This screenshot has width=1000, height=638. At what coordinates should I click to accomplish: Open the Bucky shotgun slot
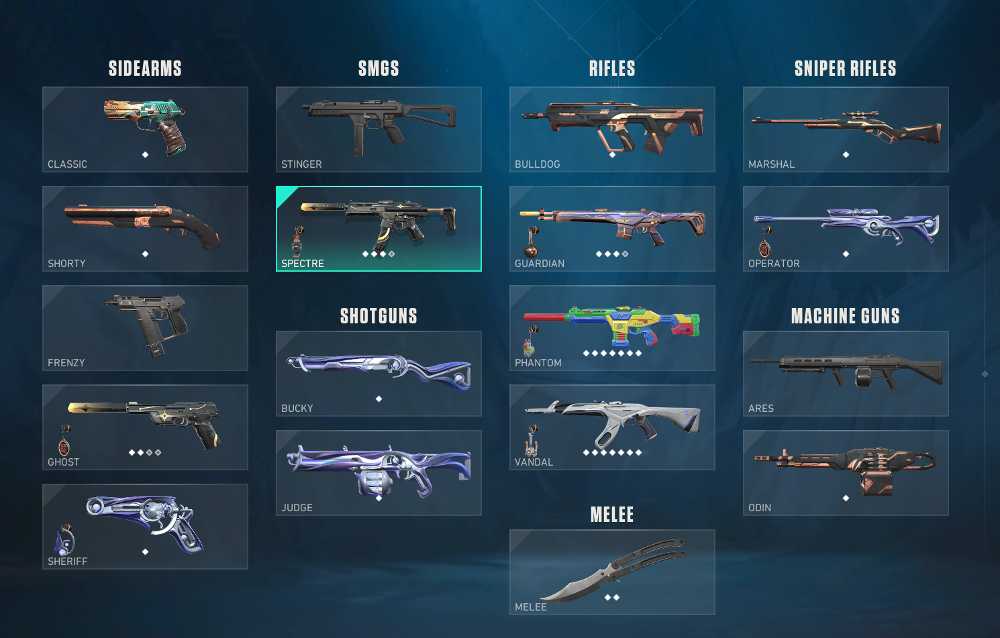pyautogui.click(x=378, y=373)
